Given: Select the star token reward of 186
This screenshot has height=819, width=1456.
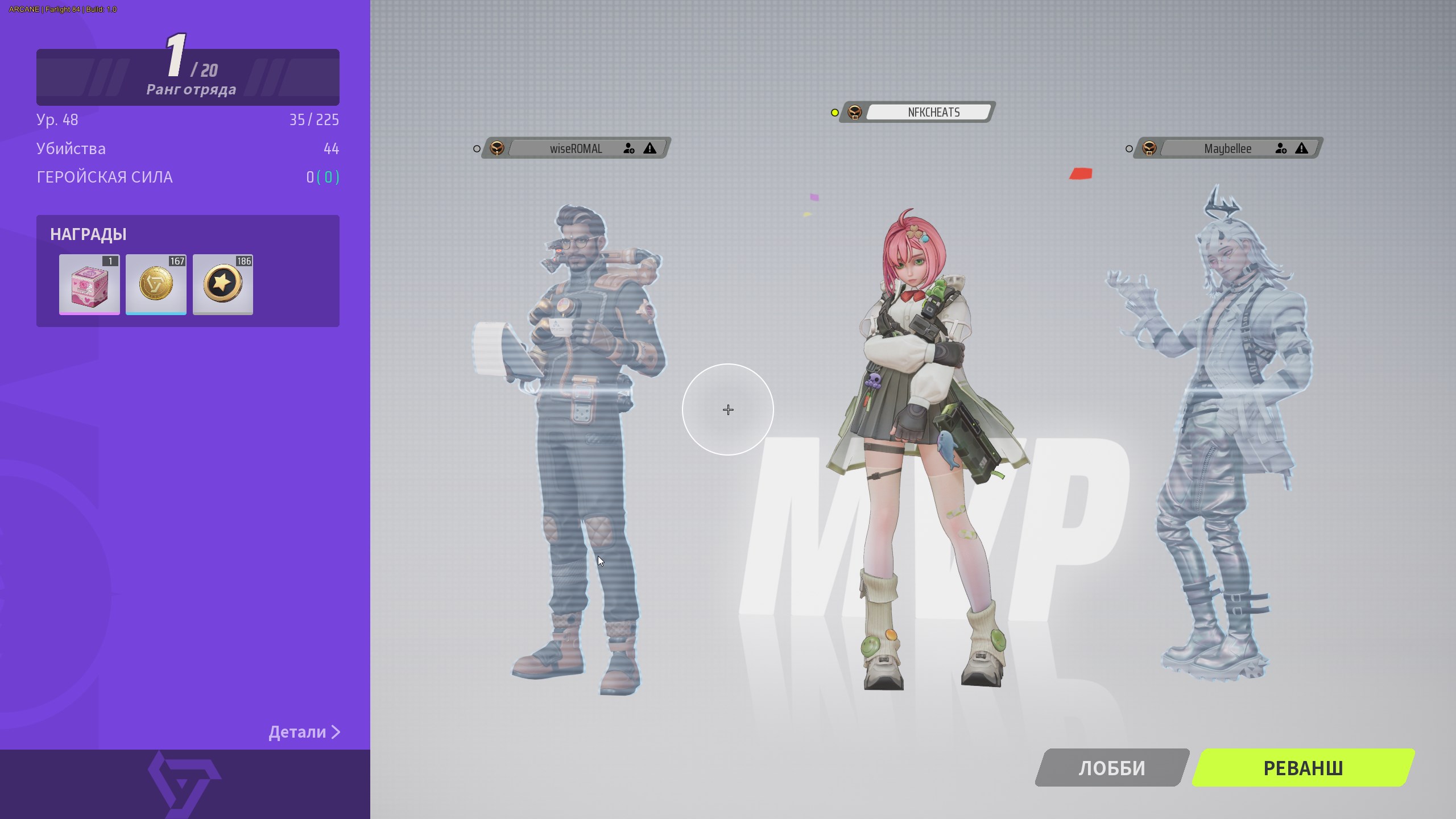Looking at the screenshot, I should coord(223,284).
